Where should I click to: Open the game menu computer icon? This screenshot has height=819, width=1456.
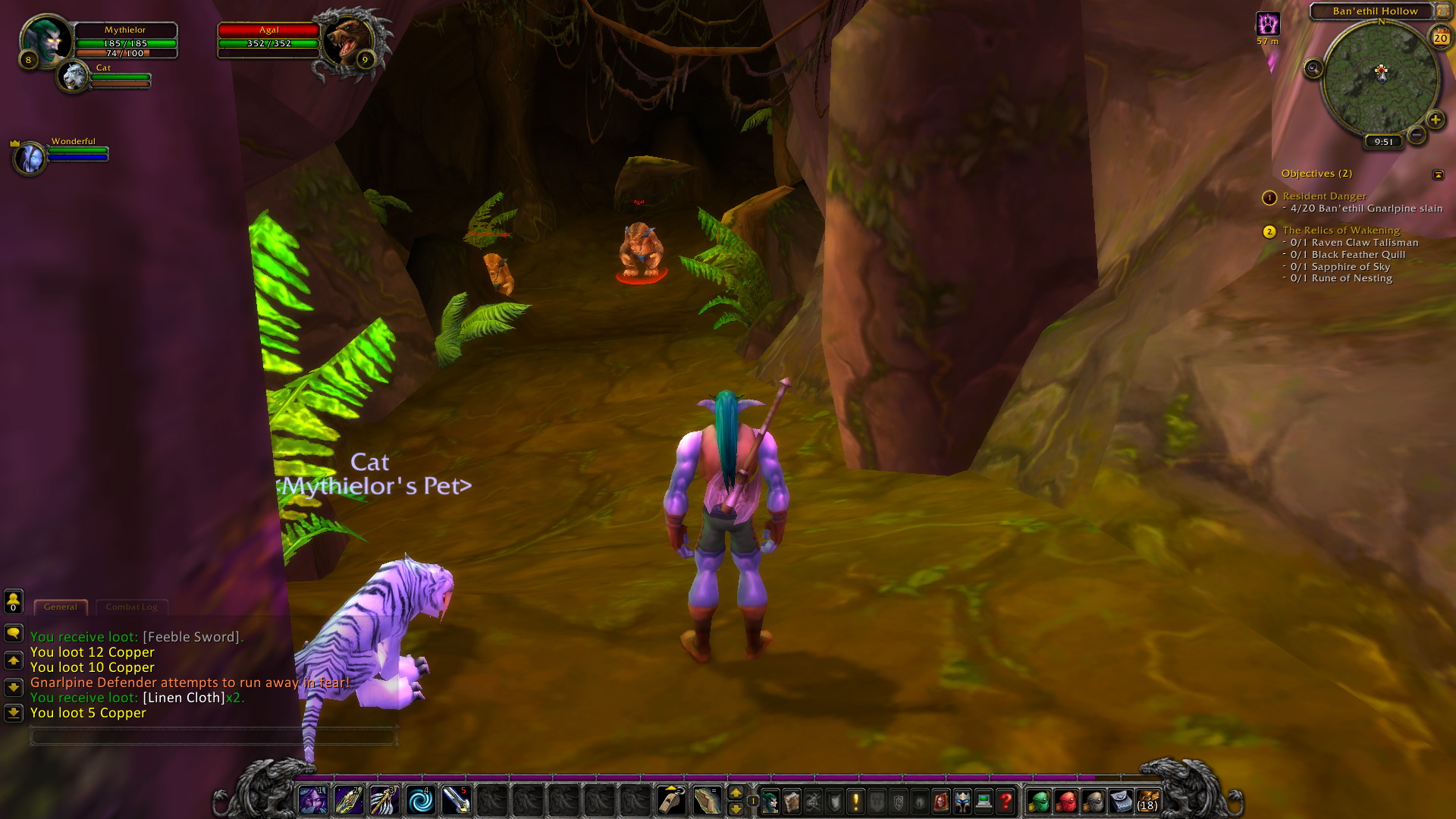[x=984, y=801]
